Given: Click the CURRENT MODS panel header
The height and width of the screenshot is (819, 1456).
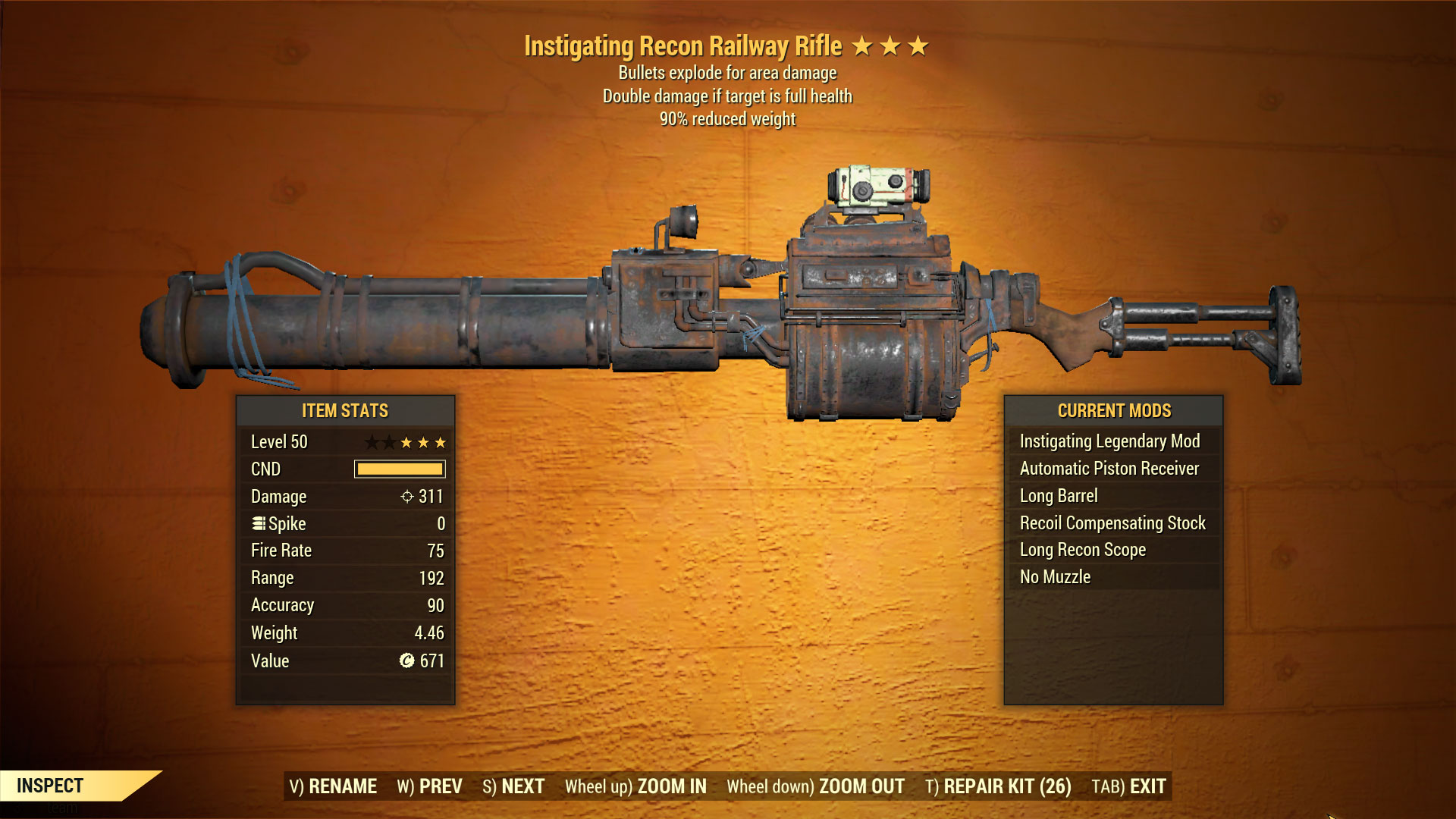Looking at the screenshot, I should click(x=1114, y=410).
